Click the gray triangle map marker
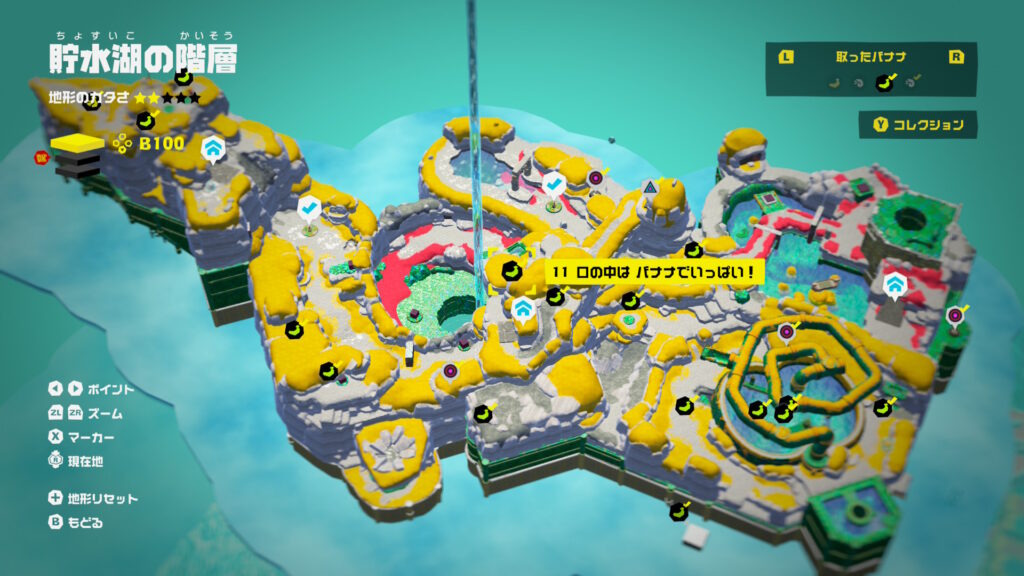Viewport: 1024px width, 576px height. coord(650,186)
